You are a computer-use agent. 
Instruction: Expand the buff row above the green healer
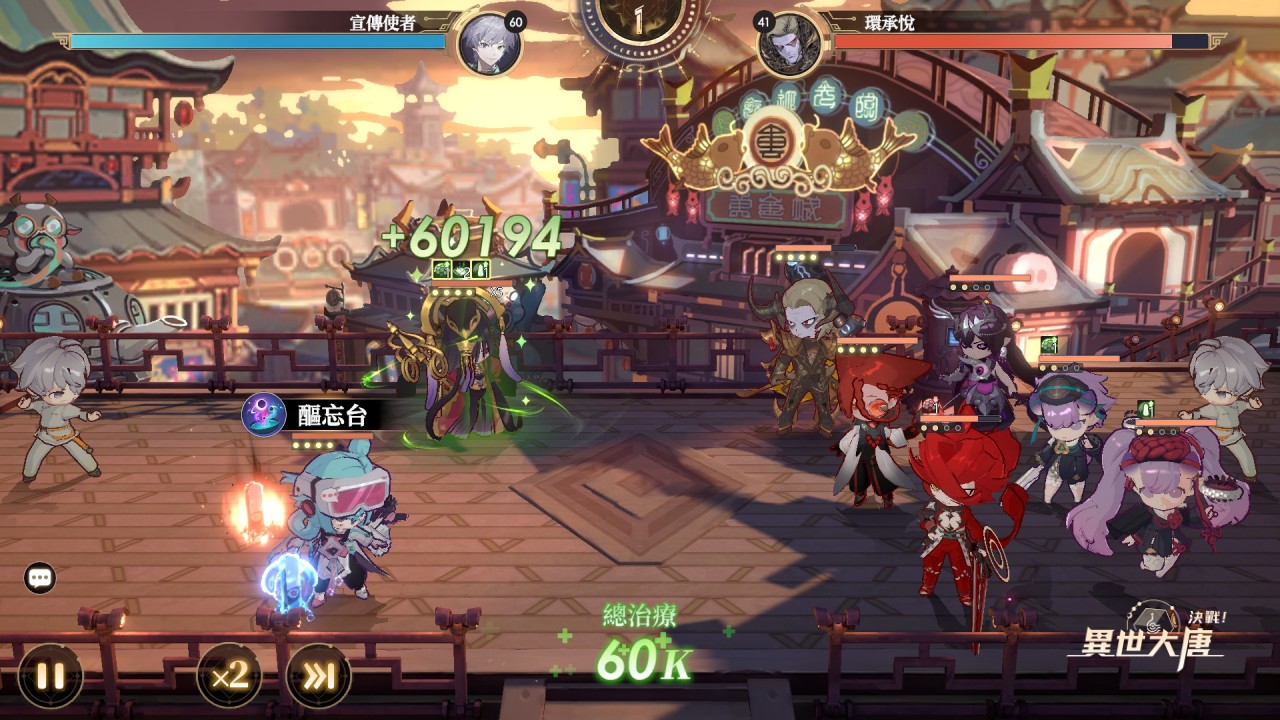point(460,268)
